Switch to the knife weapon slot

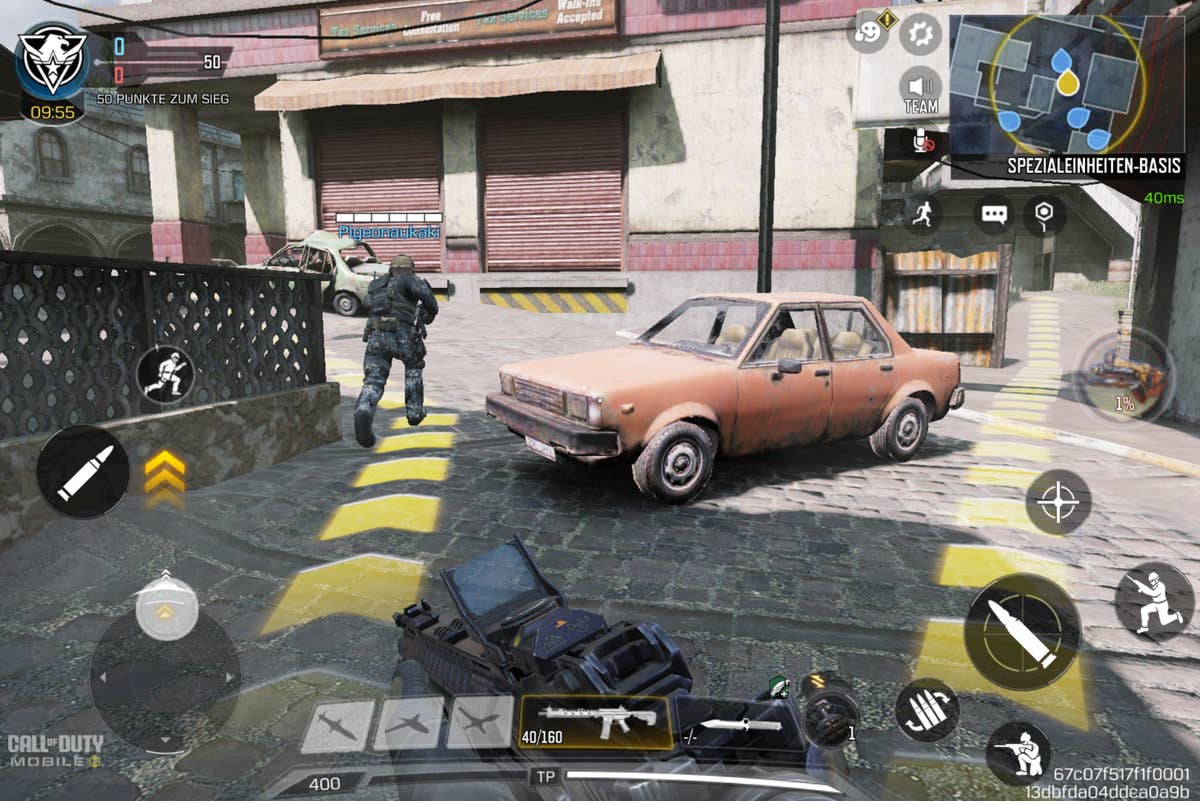pyautogui.click(x=738, y=724)
